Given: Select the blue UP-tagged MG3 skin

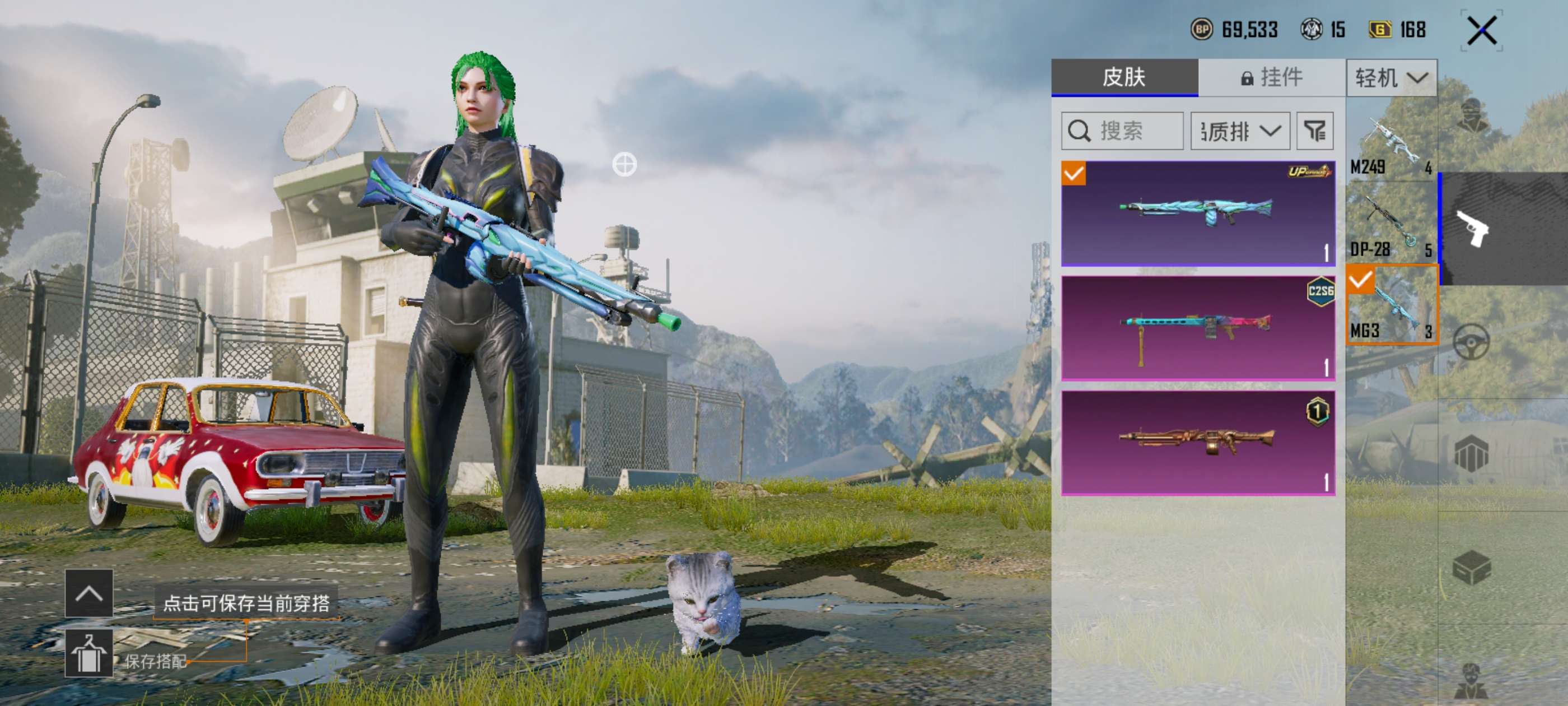Looking at the screenshot, I should click(1197, 213).
